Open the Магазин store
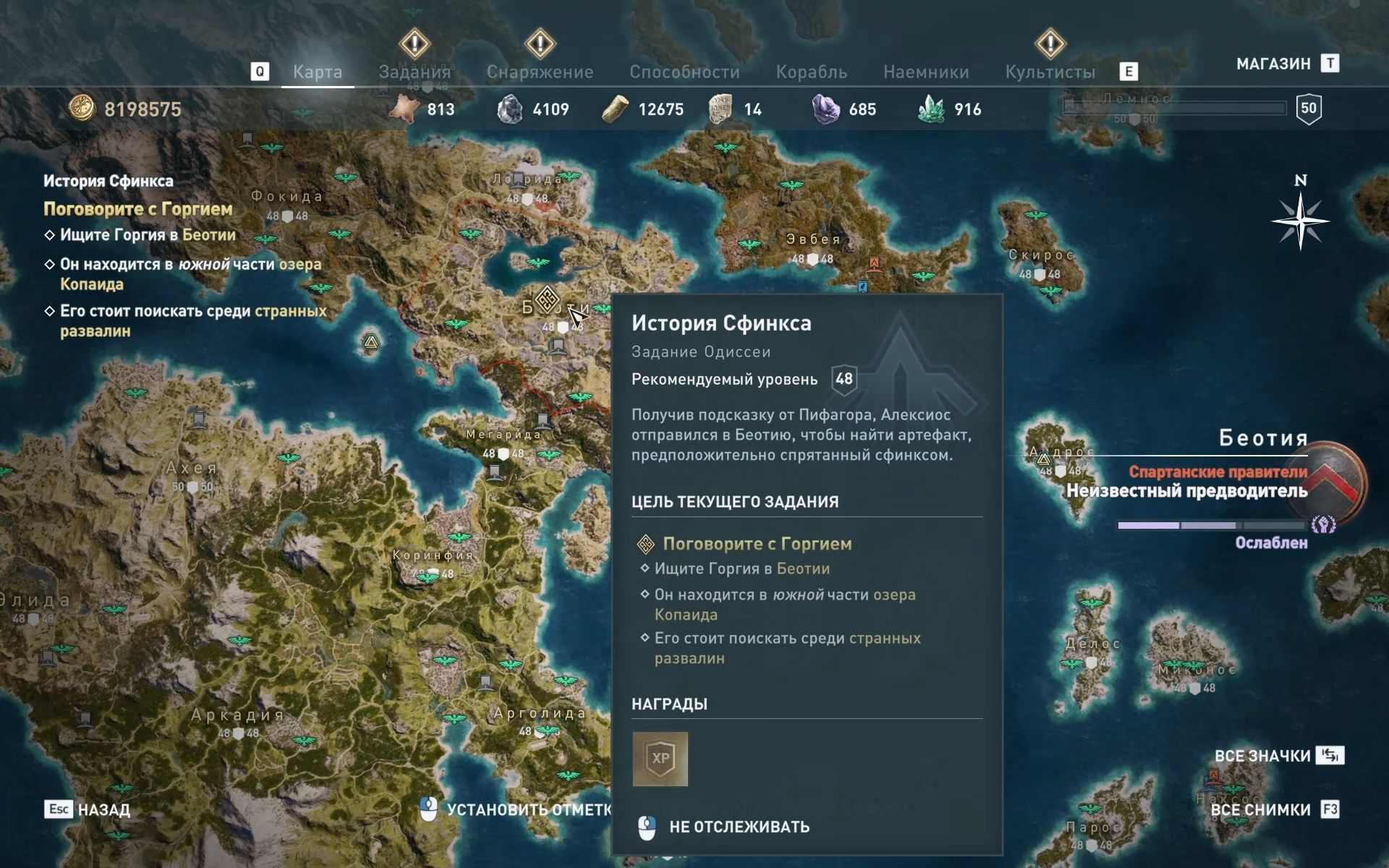 [x=1273, y=64]
